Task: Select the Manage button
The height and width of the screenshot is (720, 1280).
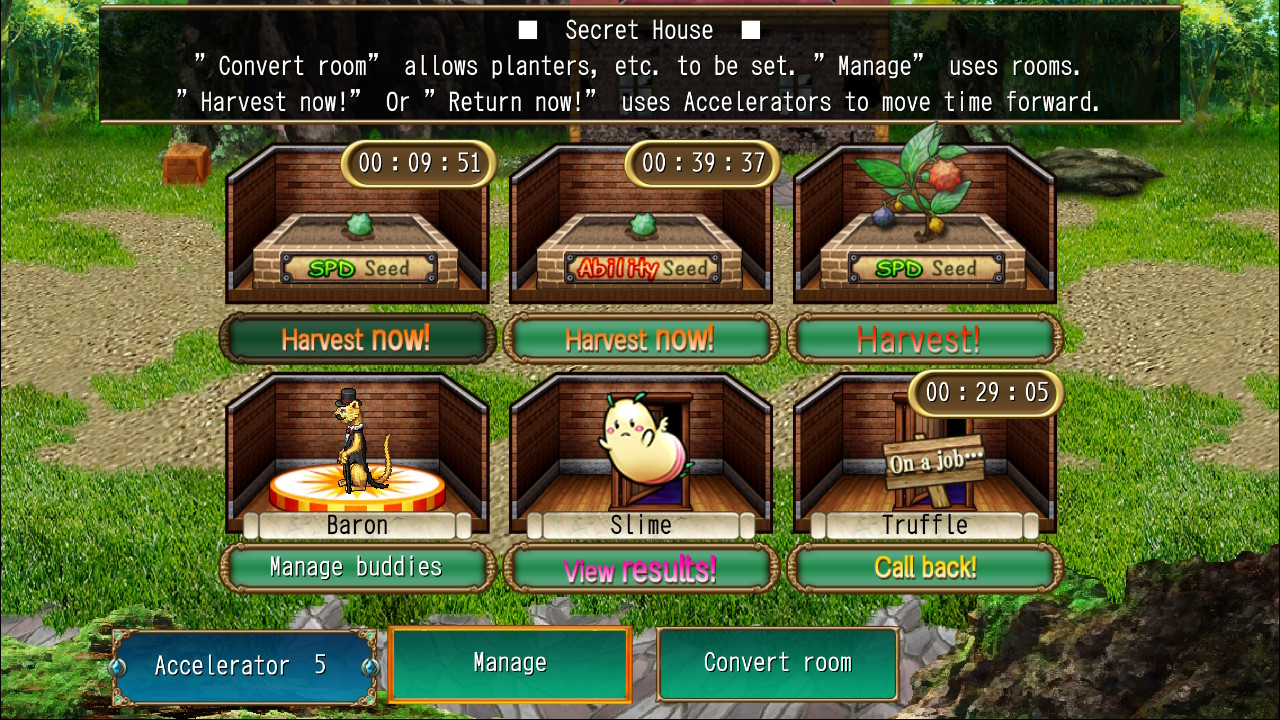Action: pos(510,663)
